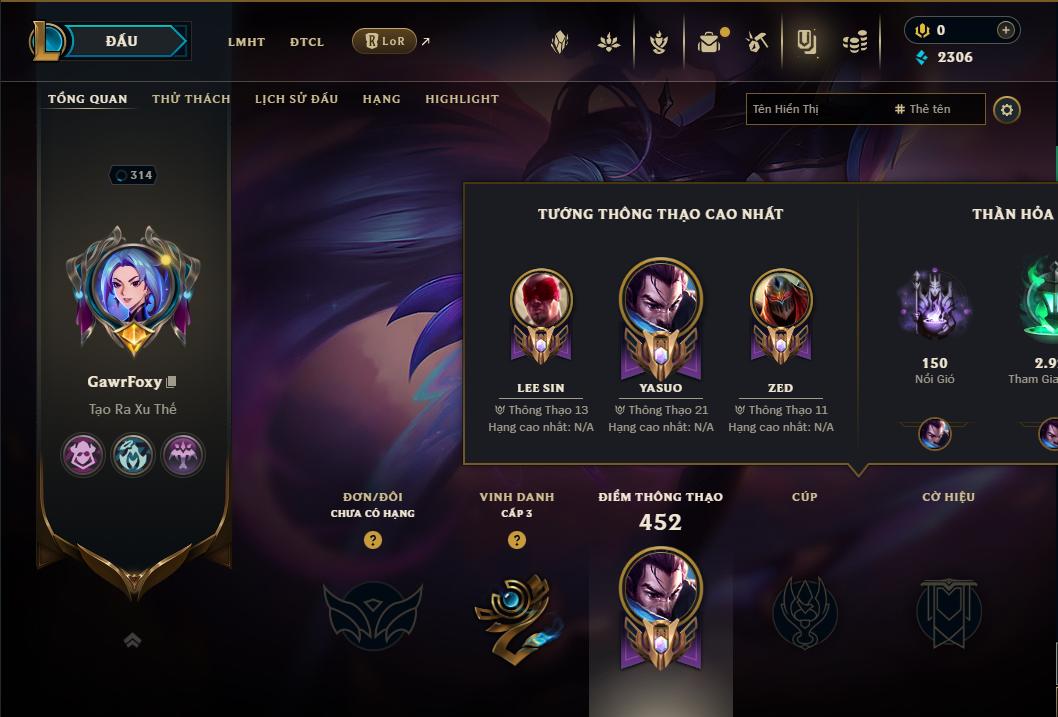
Task: View the HIGHLIGHT tab
Action: point(462,99)
